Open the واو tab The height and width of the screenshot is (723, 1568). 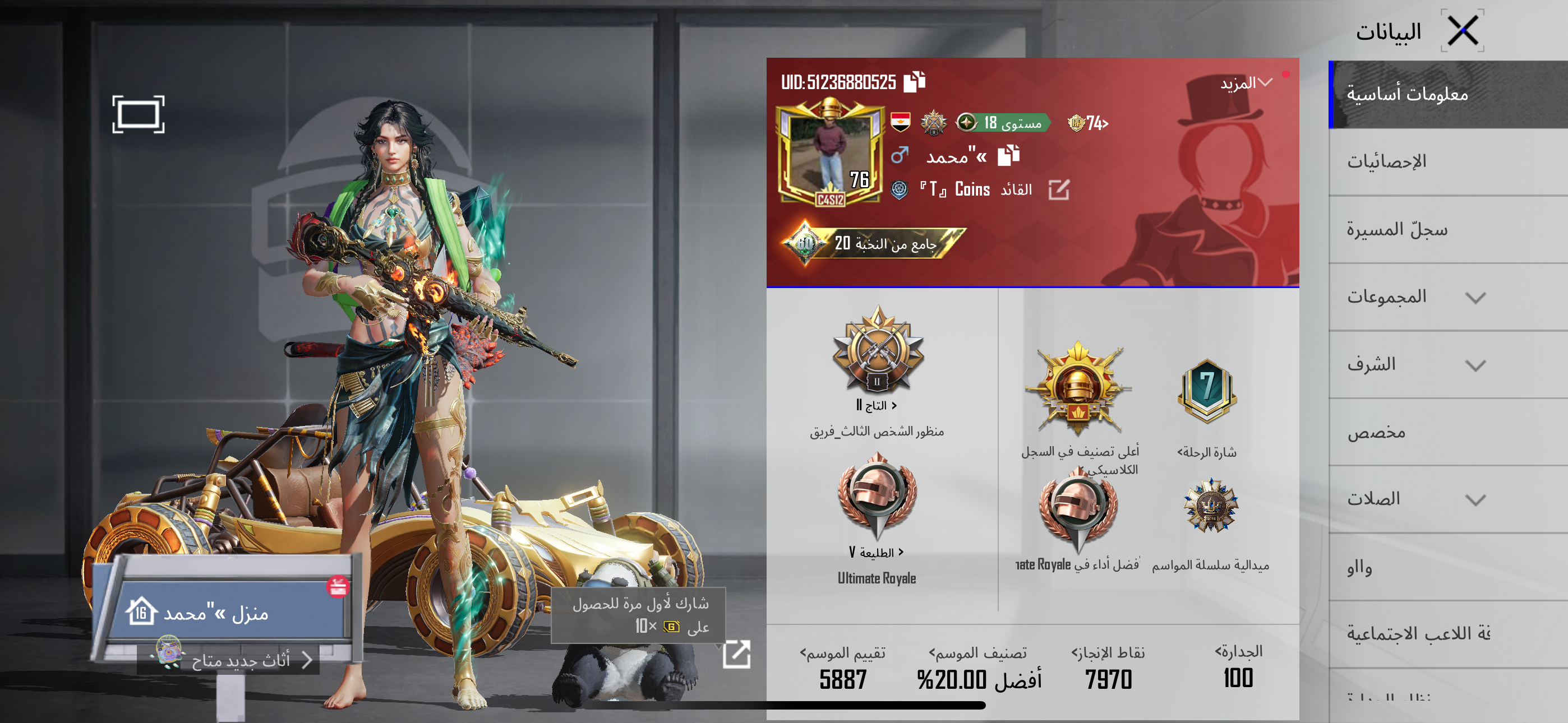tap(1449, 567)
